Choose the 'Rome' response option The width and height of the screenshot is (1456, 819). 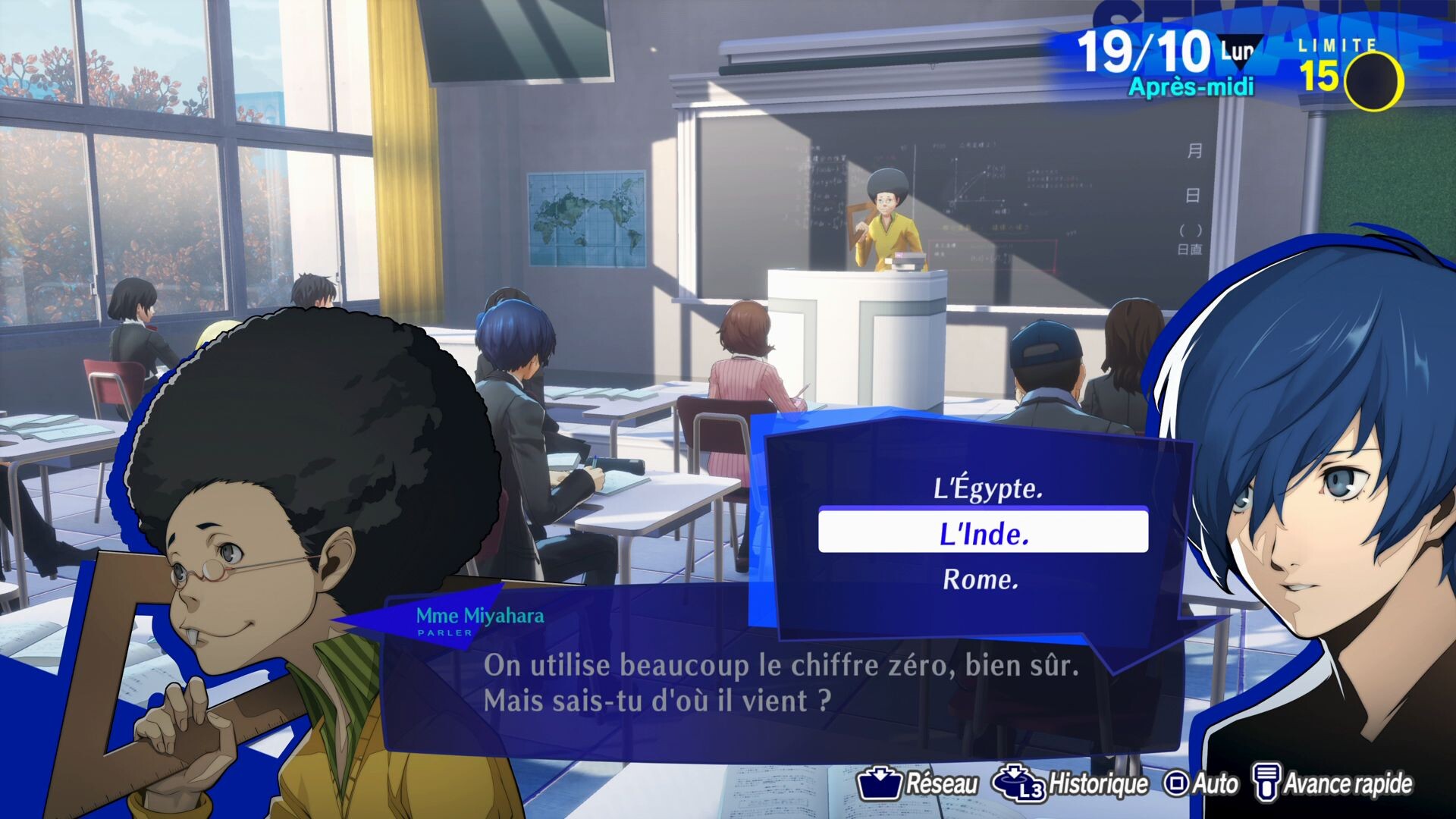pyautogui.click(x=983, y=579)
